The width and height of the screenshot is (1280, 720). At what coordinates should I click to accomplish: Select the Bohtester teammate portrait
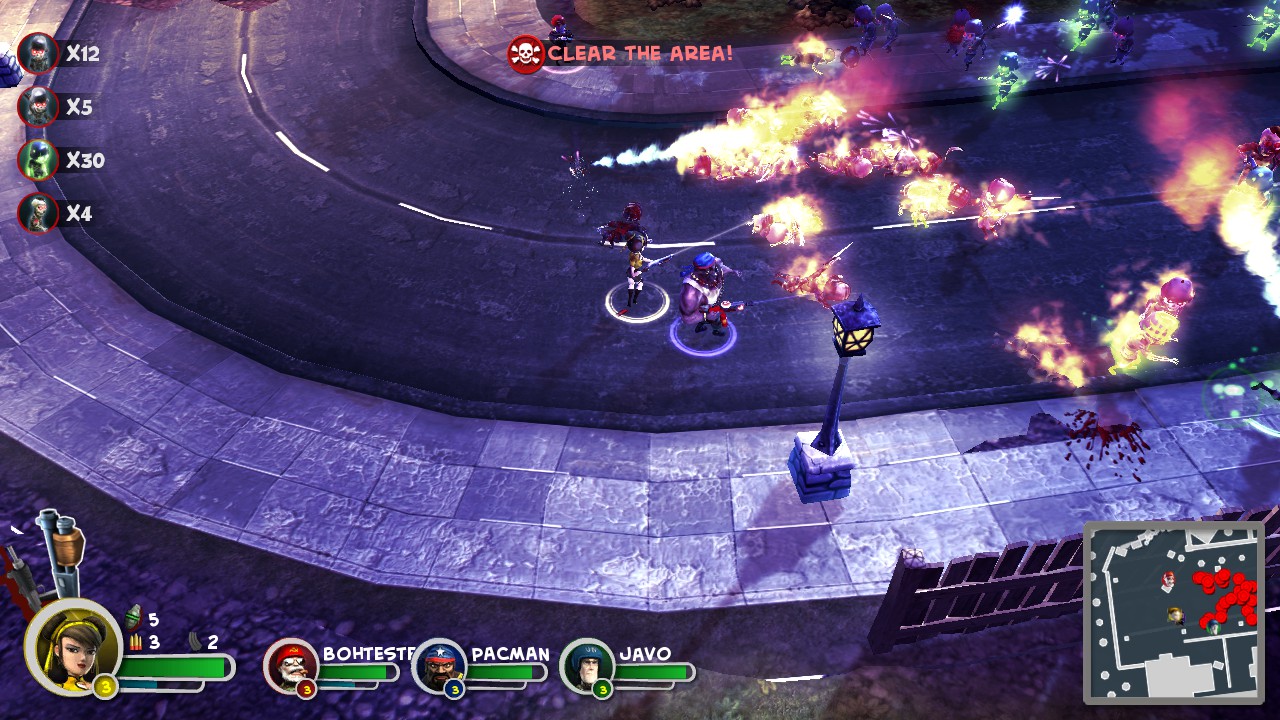291,666
